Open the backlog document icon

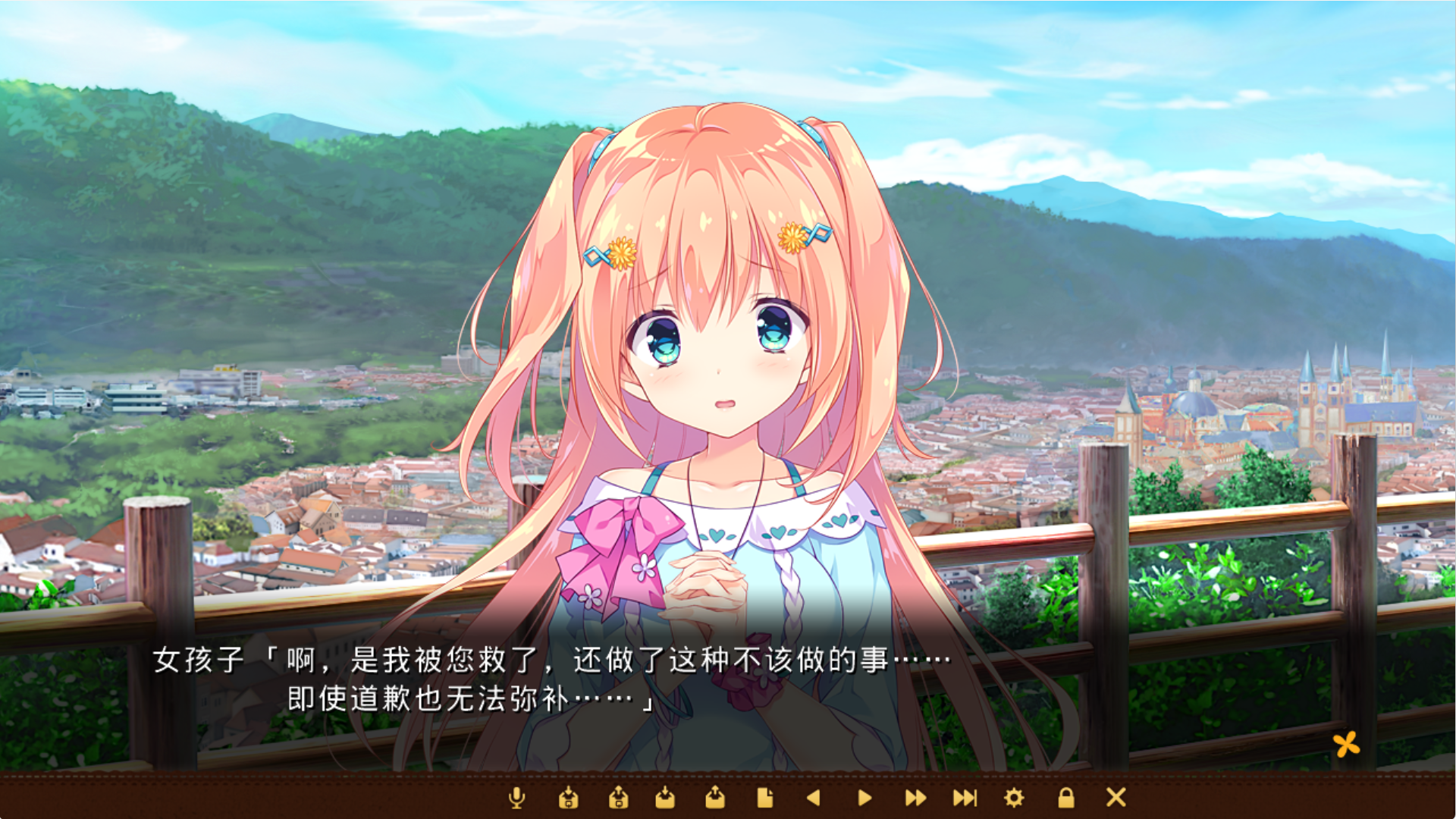point(764,798)
